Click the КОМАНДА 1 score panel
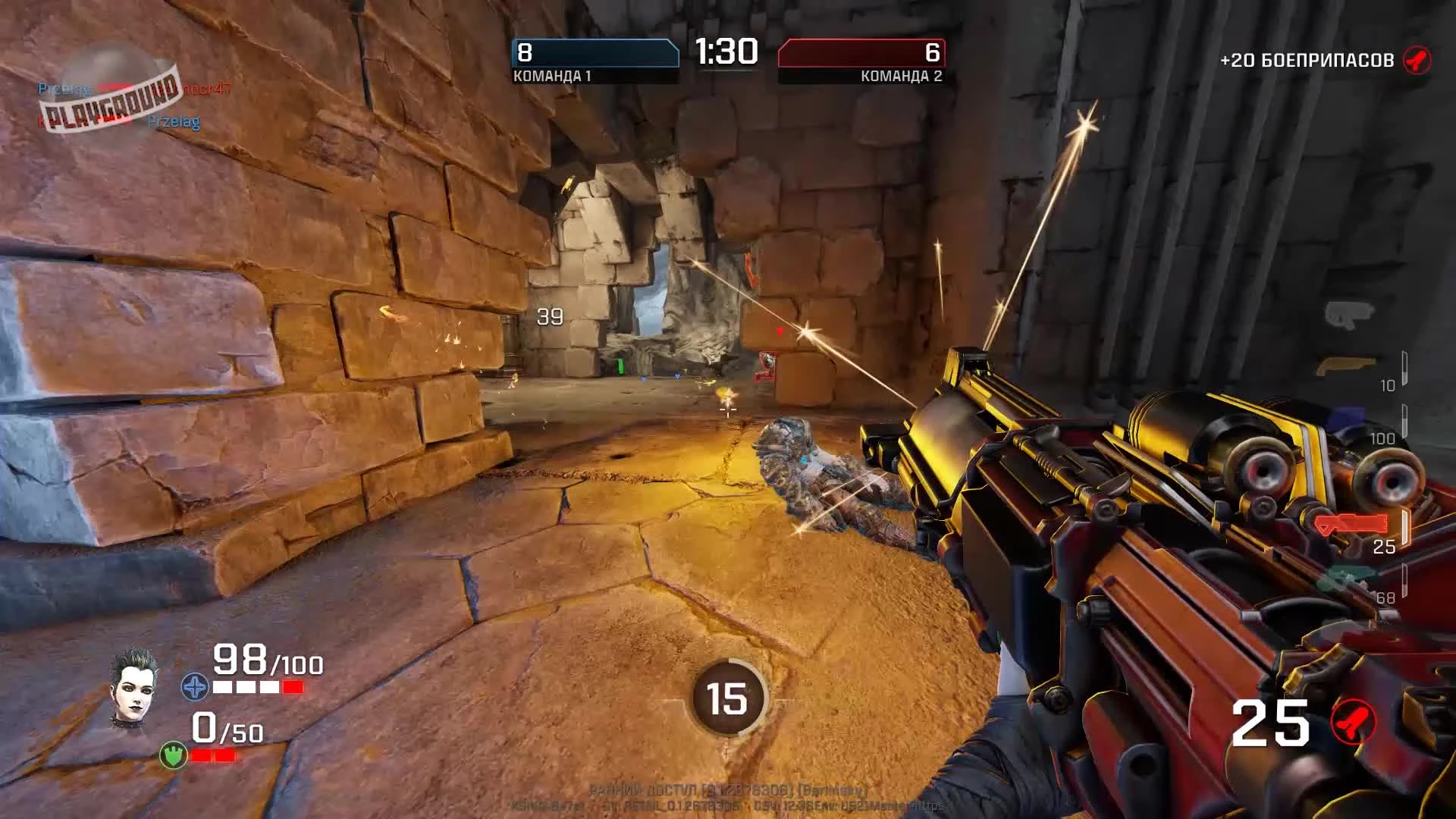Screen dimensions: 1456x819 click(x=594, y=57)
